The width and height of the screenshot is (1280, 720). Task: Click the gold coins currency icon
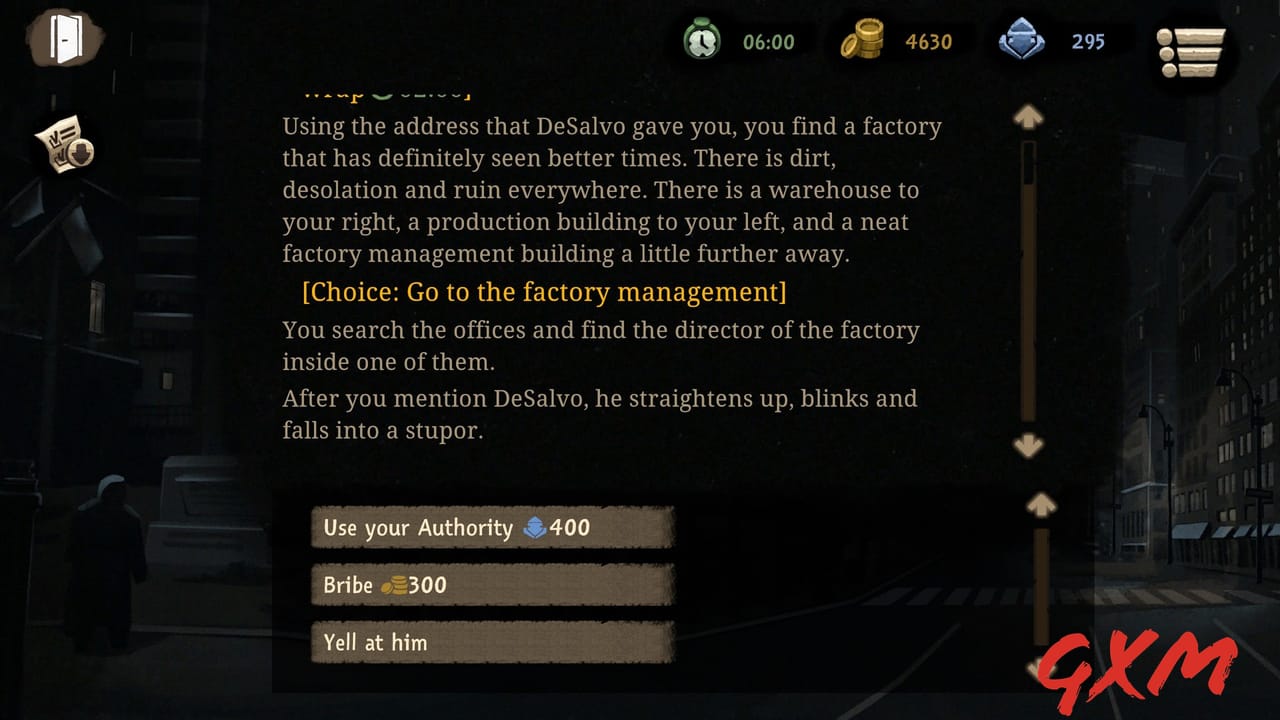point(863,41)
